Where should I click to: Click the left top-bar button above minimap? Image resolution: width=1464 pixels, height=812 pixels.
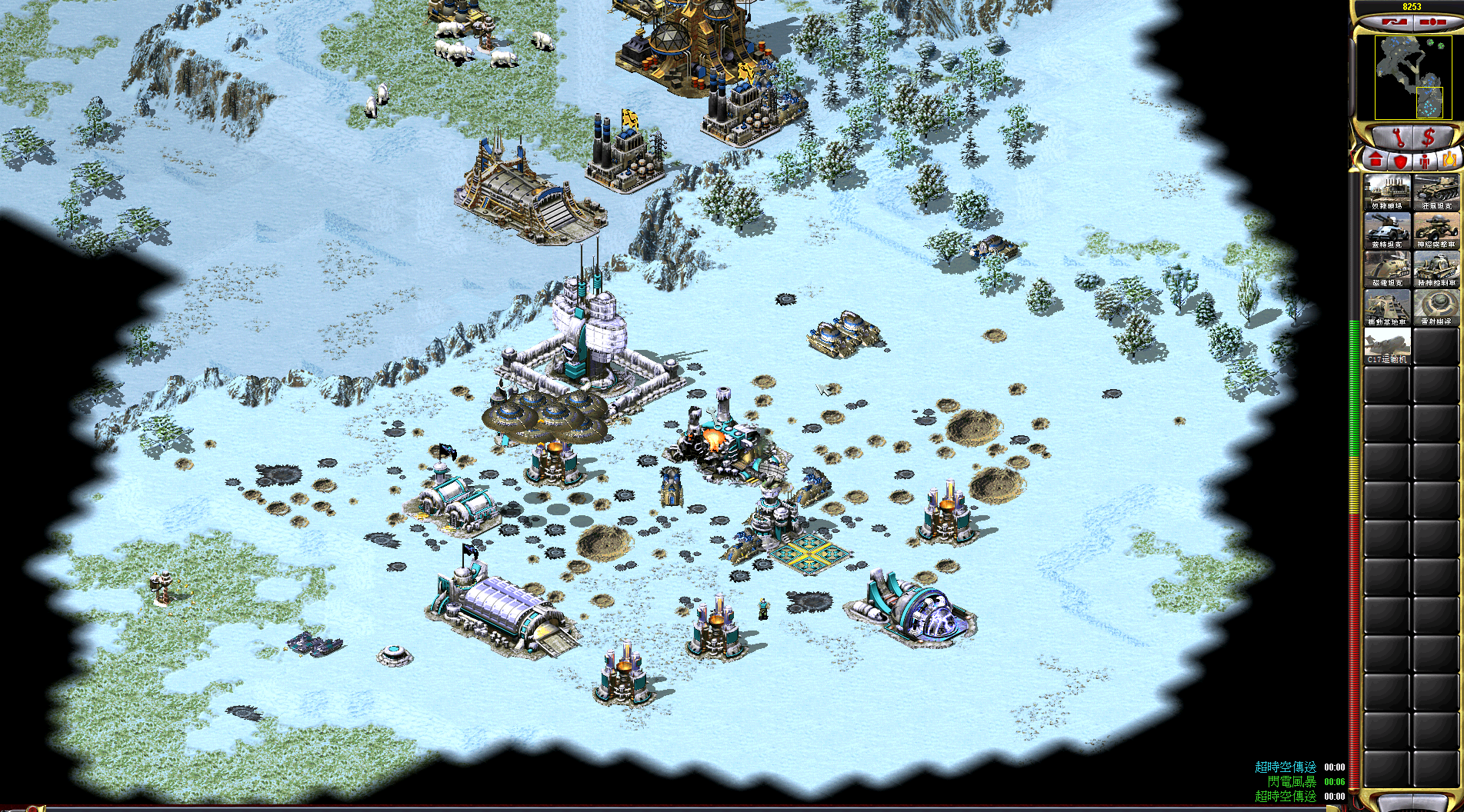(1394, 22)
